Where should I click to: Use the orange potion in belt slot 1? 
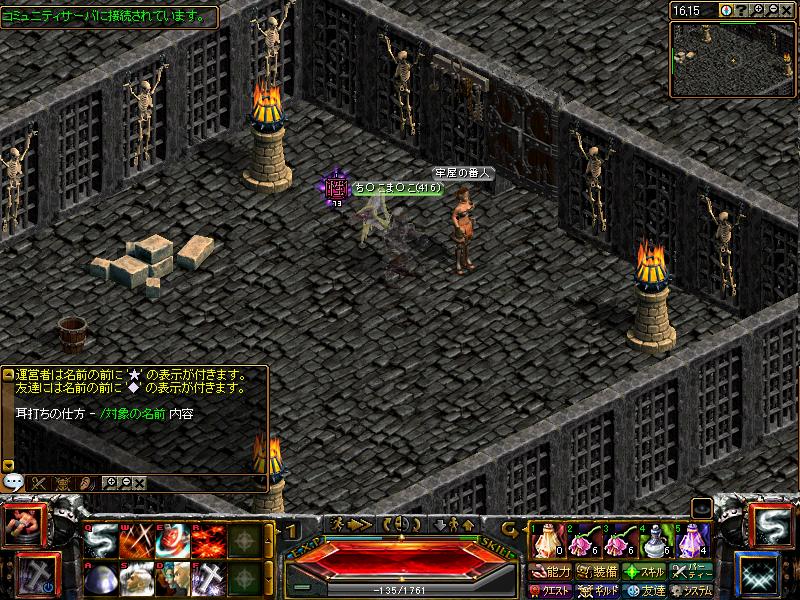click(x=544, y=541)
